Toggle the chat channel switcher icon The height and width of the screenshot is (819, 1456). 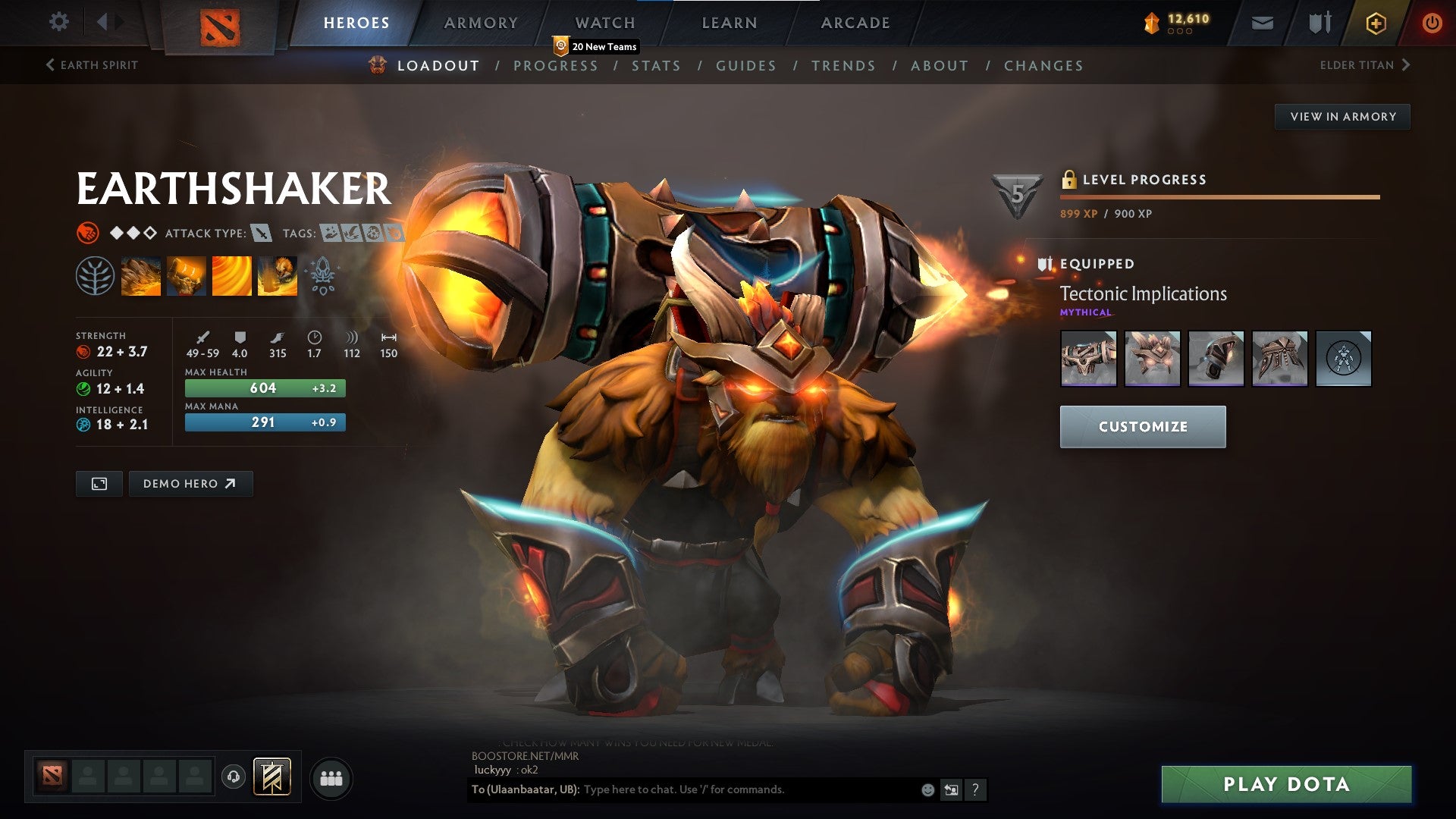[x=951, y=789]
